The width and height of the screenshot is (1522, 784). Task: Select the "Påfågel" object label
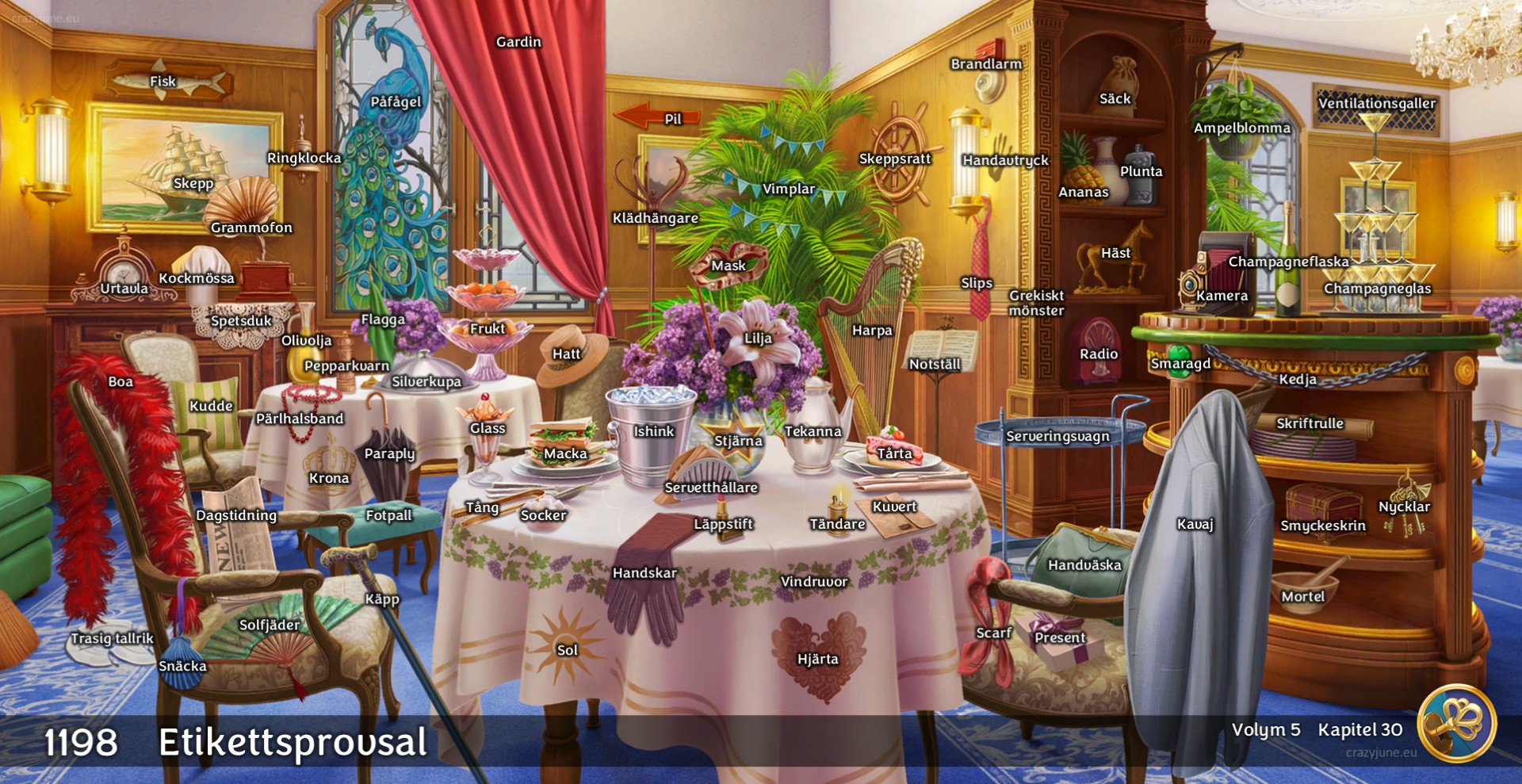pos(396,101)
